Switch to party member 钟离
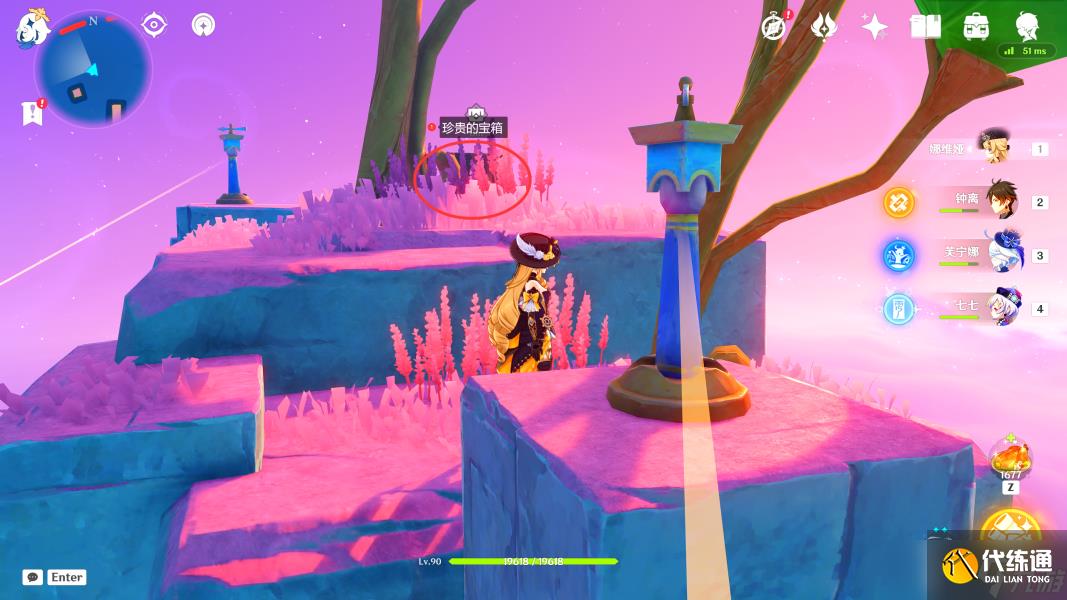The height and width of the screenshot is (600, 1067). click(x=1002, y=201)
